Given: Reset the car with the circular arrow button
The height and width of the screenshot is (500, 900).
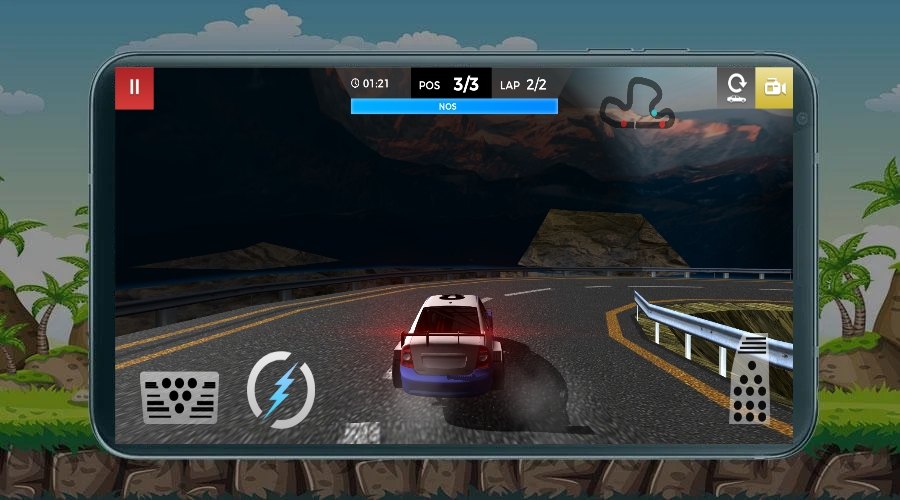Looking at the screenshot, I should pos(736,87).
